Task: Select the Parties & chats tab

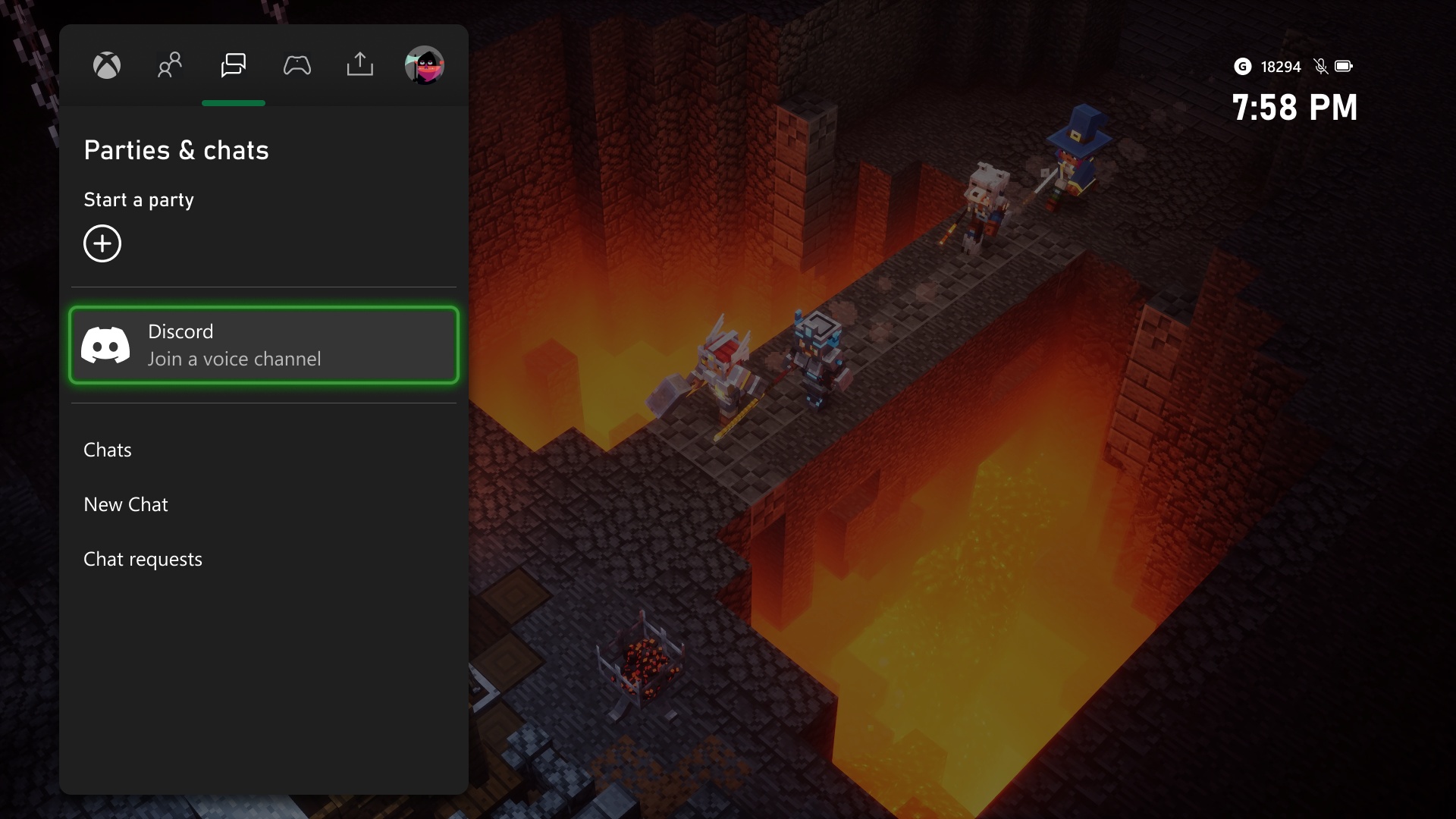Action: pos(234,66)
